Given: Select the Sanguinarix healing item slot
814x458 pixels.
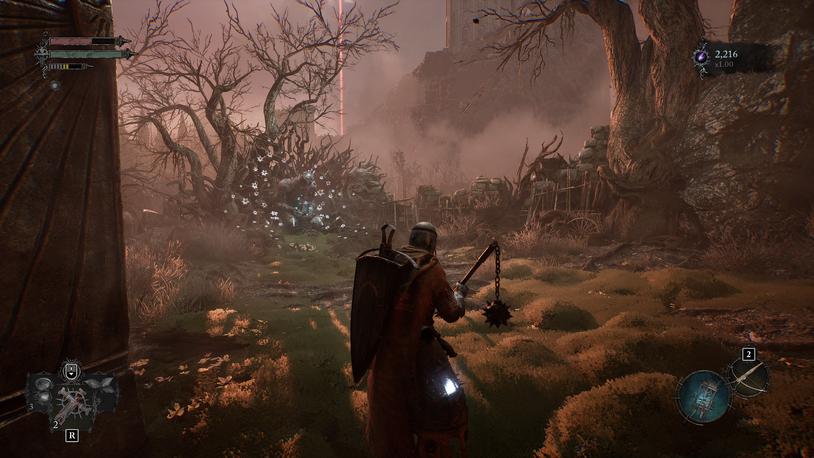Looking at the screenshot, I should 72,402.
